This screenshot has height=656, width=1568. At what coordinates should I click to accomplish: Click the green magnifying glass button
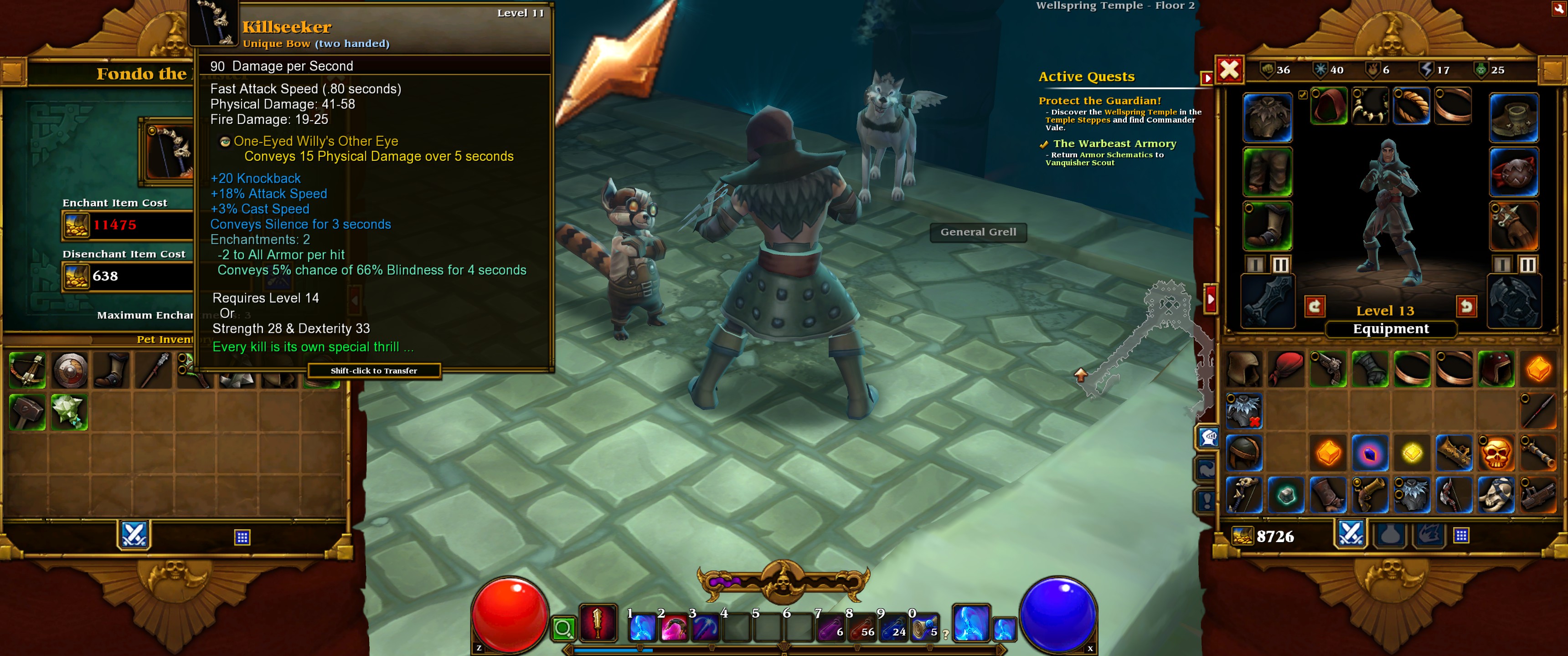tap(564, 628)
